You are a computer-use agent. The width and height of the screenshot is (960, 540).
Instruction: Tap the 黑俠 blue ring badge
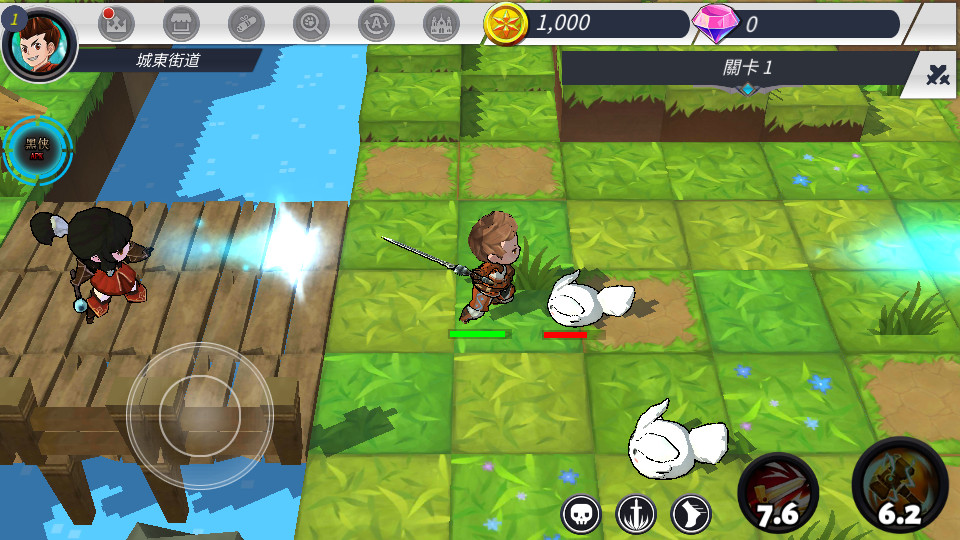coord(38,150)
